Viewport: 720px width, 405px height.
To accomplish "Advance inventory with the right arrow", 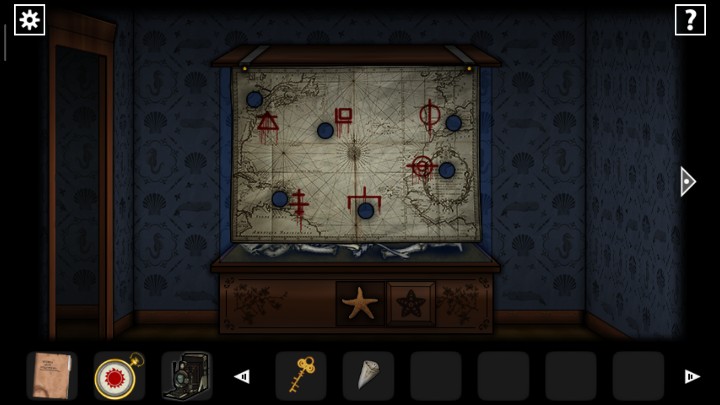I will pos(691,376).
